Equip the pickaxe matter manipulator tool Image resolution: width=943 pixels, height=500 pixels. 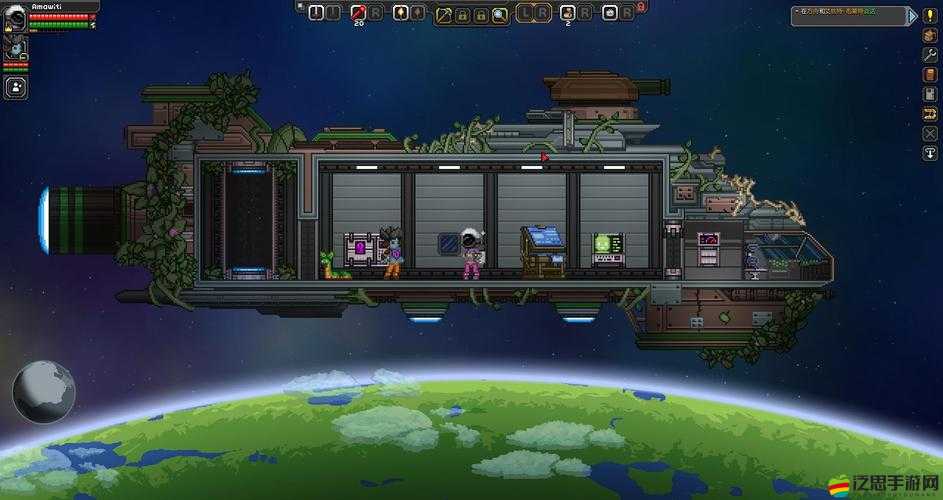point(443,14)
